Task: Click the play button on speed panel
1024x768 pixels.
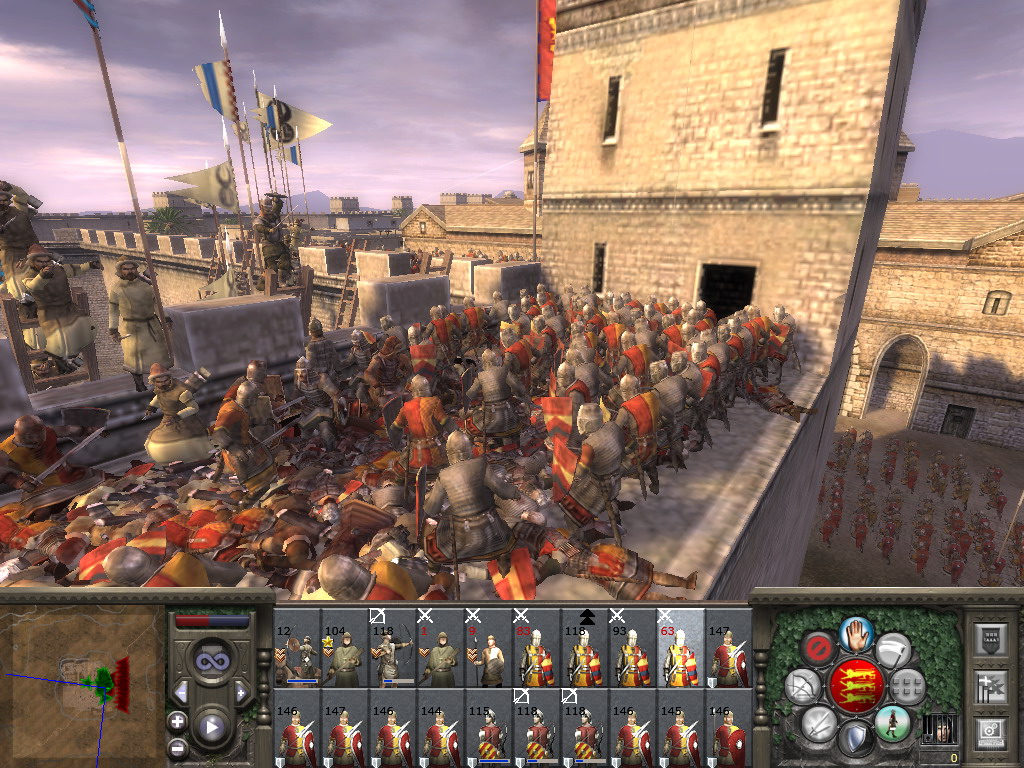Action: click(x=211, y=728)
